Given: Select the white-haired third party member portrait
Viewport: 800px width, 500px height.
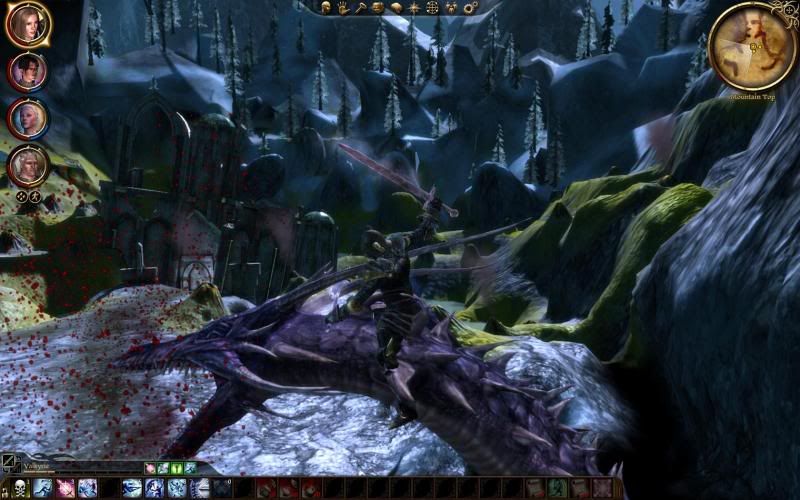Looking at the screenshot, I should [x=27, y=118].
